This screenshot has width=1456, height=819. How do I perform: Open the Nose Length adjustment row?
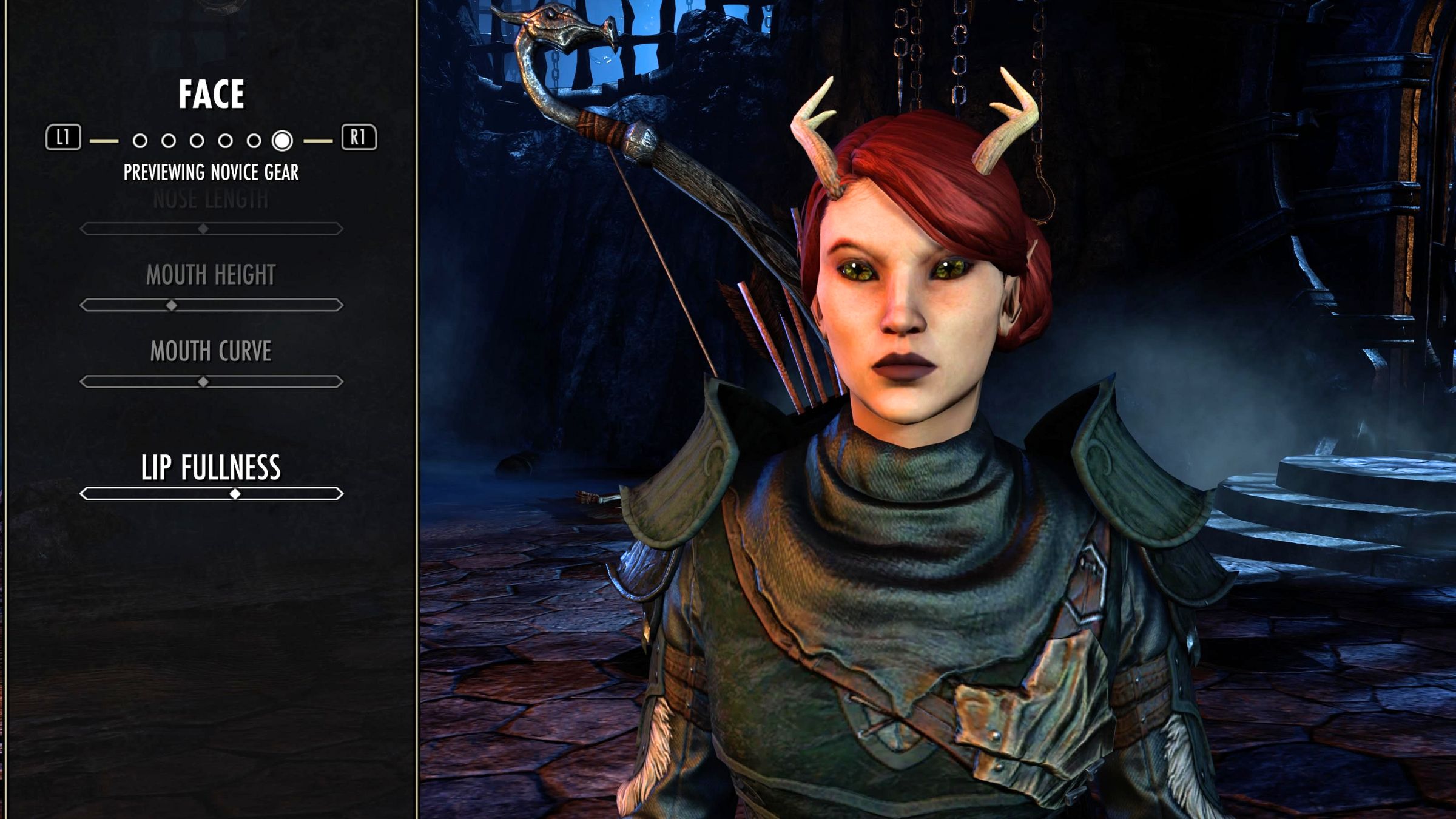click(x=212, y=212)
